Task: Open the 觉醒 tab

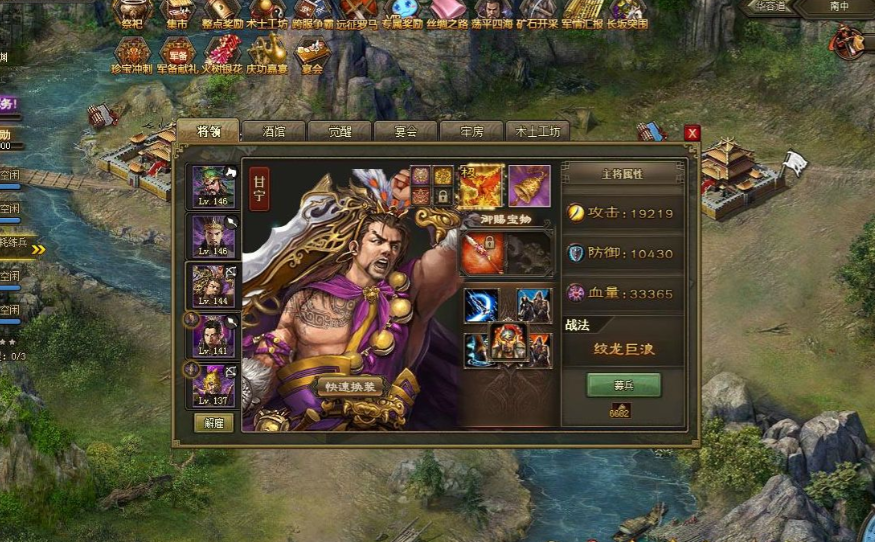Action: [340, 131]
